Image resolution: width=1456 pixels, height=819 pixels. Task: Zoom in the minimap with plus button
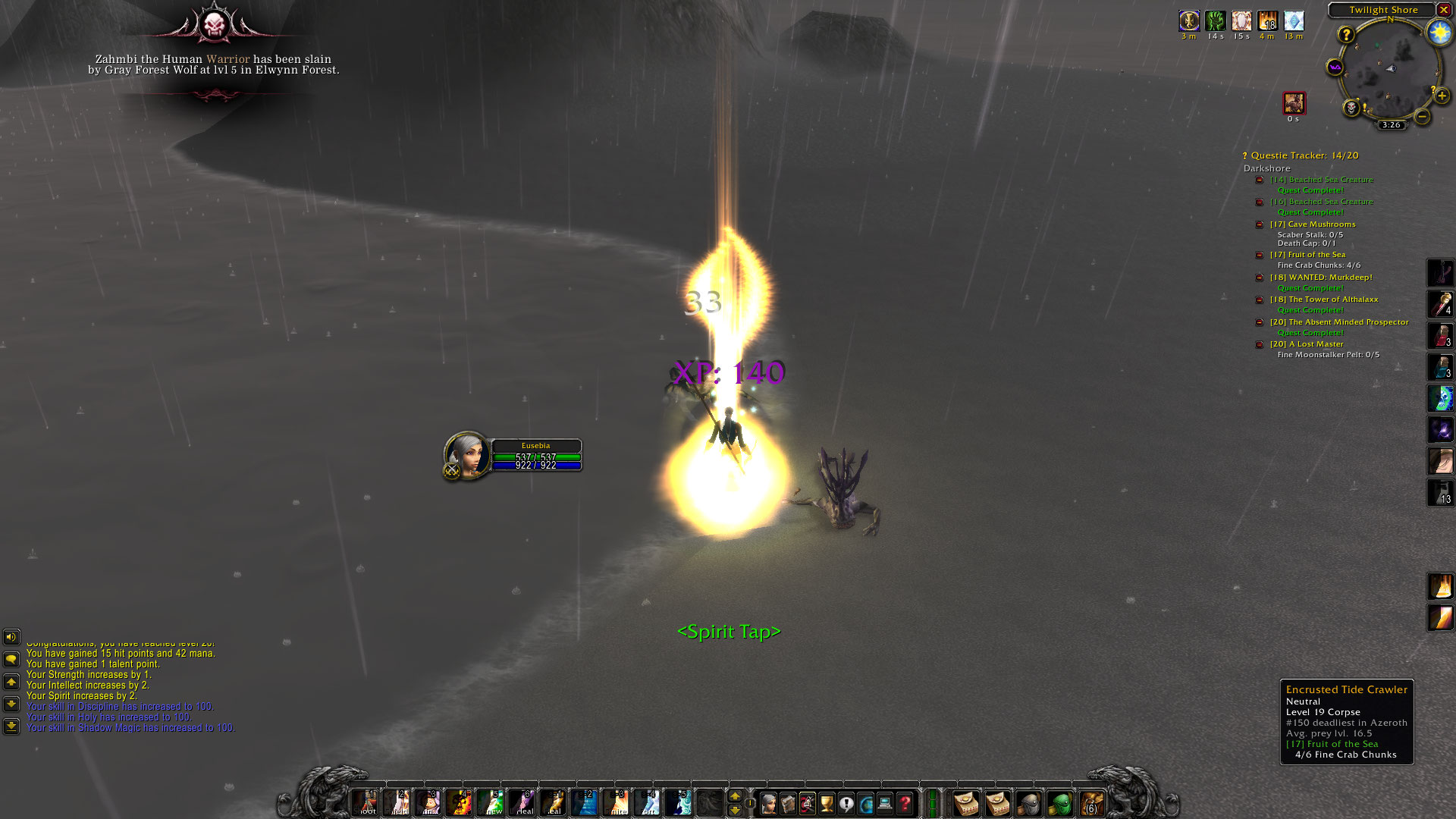pyautogui.click(x=1442, y=96)
